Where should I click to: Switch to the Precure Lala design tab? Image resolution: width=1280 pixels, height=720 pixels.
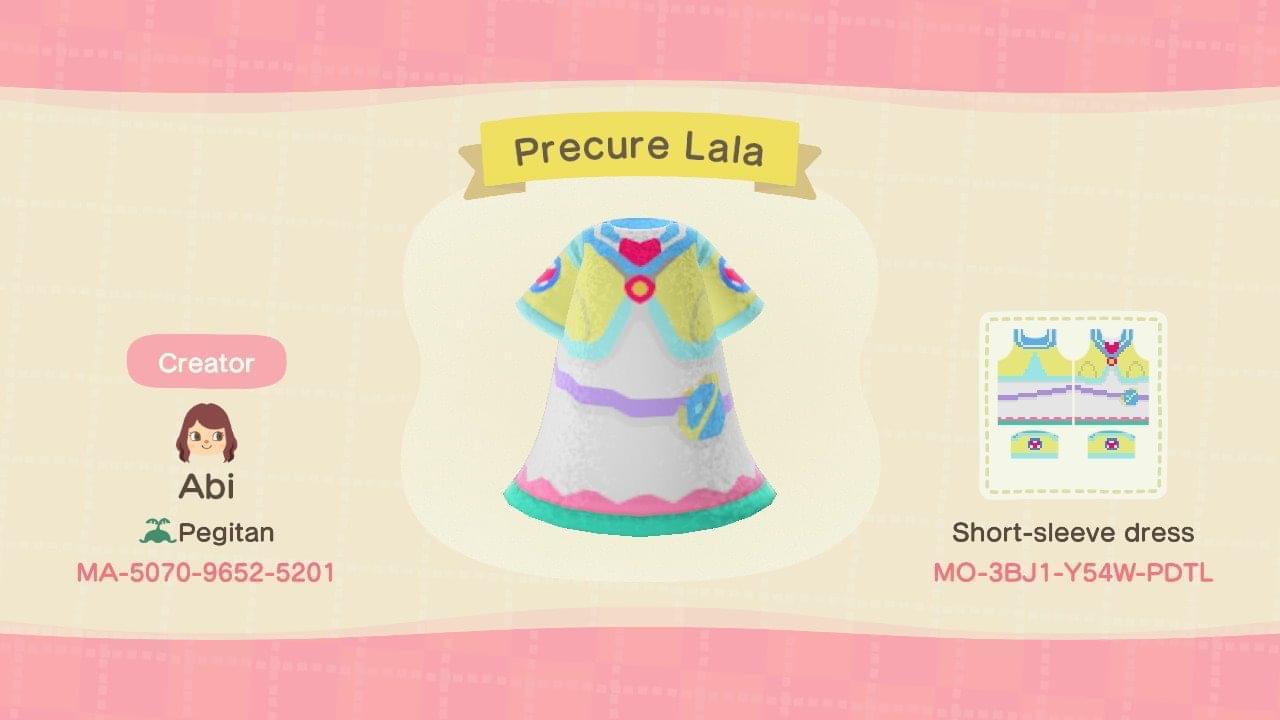(638, 150)
